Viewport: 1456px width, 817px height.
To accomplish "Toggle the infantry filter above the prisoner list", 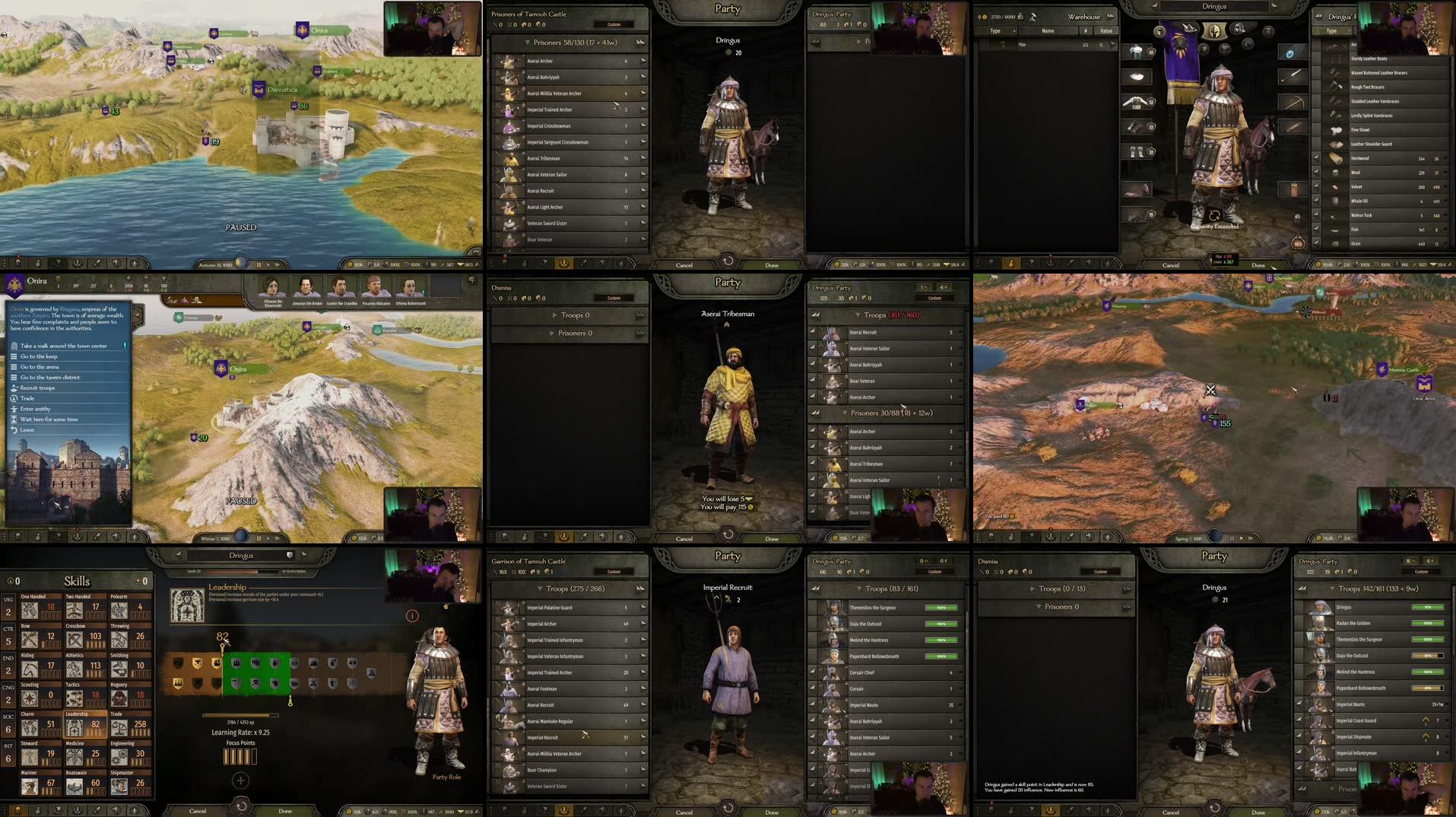I will 495,25.
